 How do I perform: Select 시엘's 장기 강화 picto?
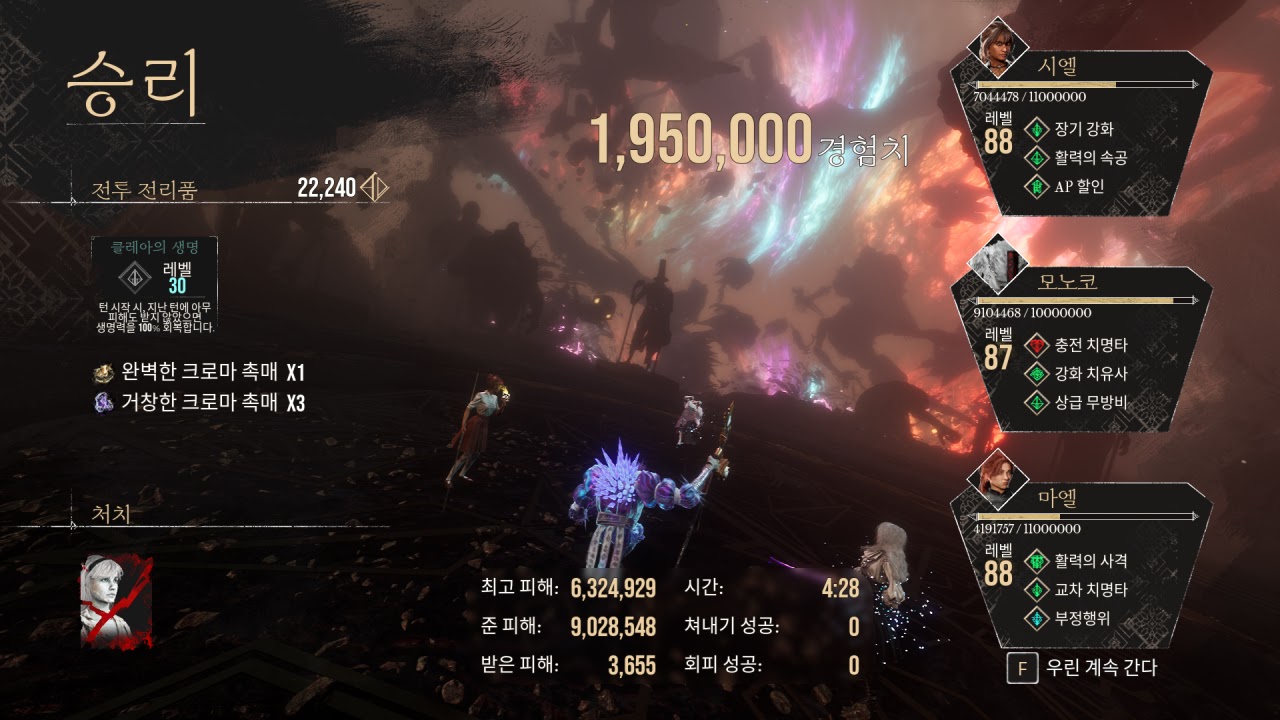coord(1070,129)
